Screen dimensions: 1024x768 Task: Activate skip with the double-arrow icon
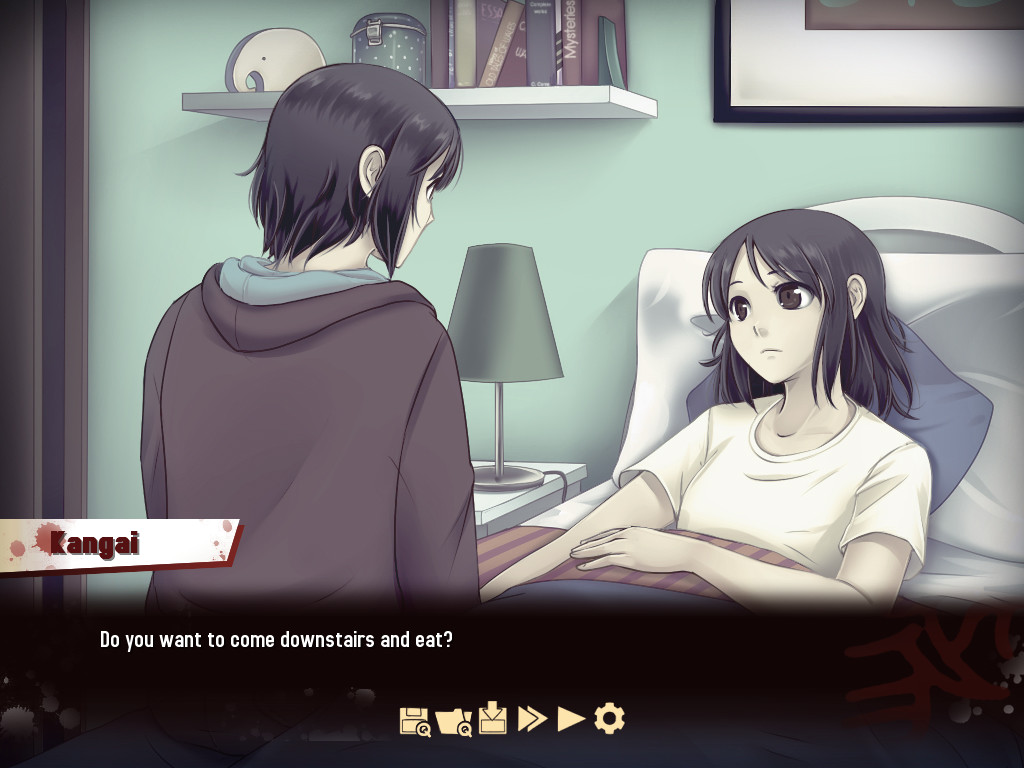[x=532, y=718]
